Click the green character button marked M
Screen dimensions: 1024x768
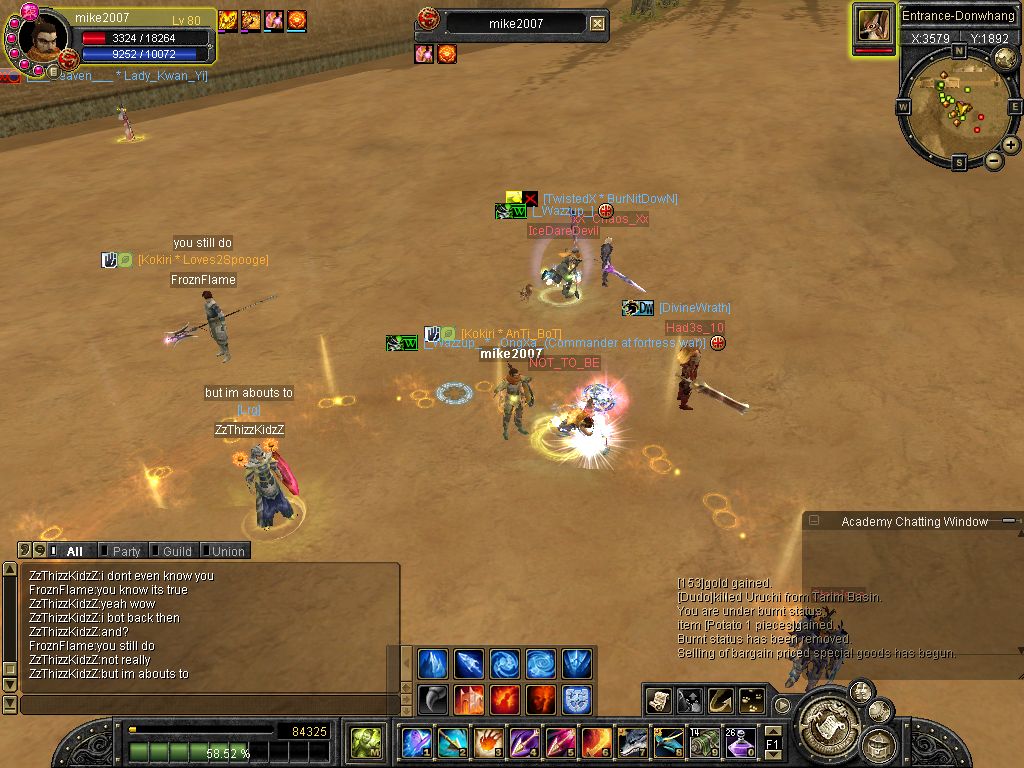(365, 743)
